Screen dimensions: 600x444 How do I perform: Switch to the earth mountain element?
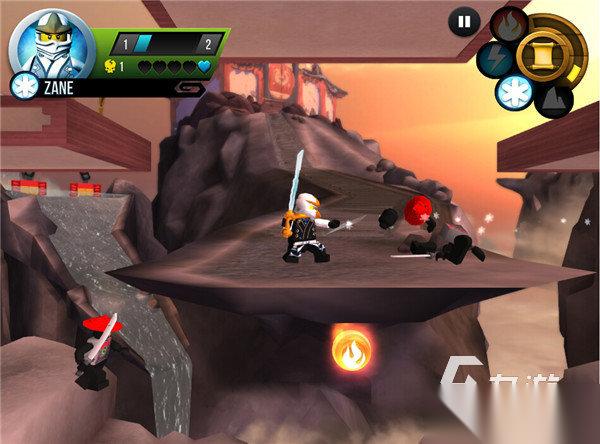click(x=552, y=98)
